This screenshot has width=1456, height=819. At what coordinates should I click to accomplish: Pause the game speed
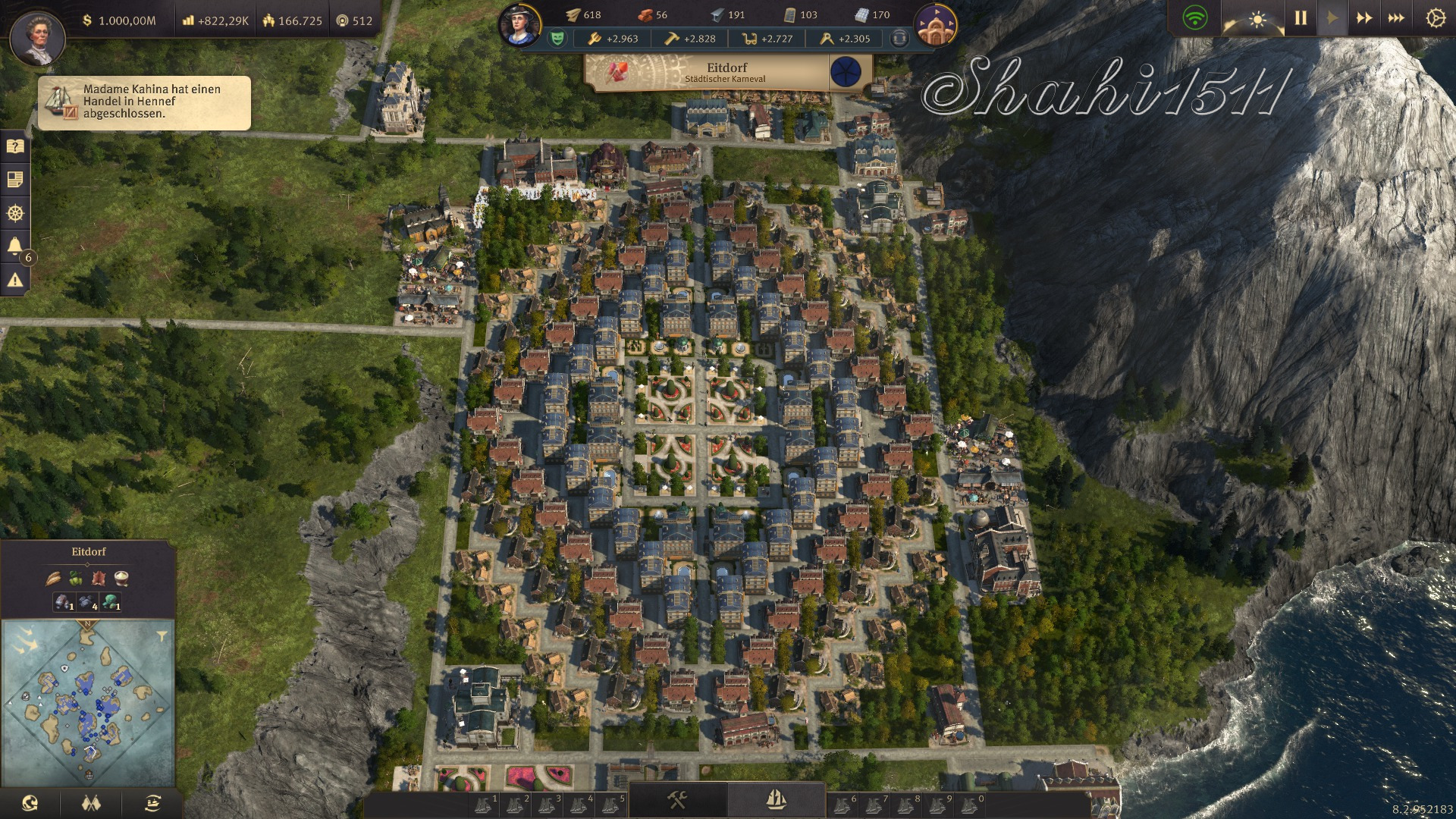pos(1301,18)
